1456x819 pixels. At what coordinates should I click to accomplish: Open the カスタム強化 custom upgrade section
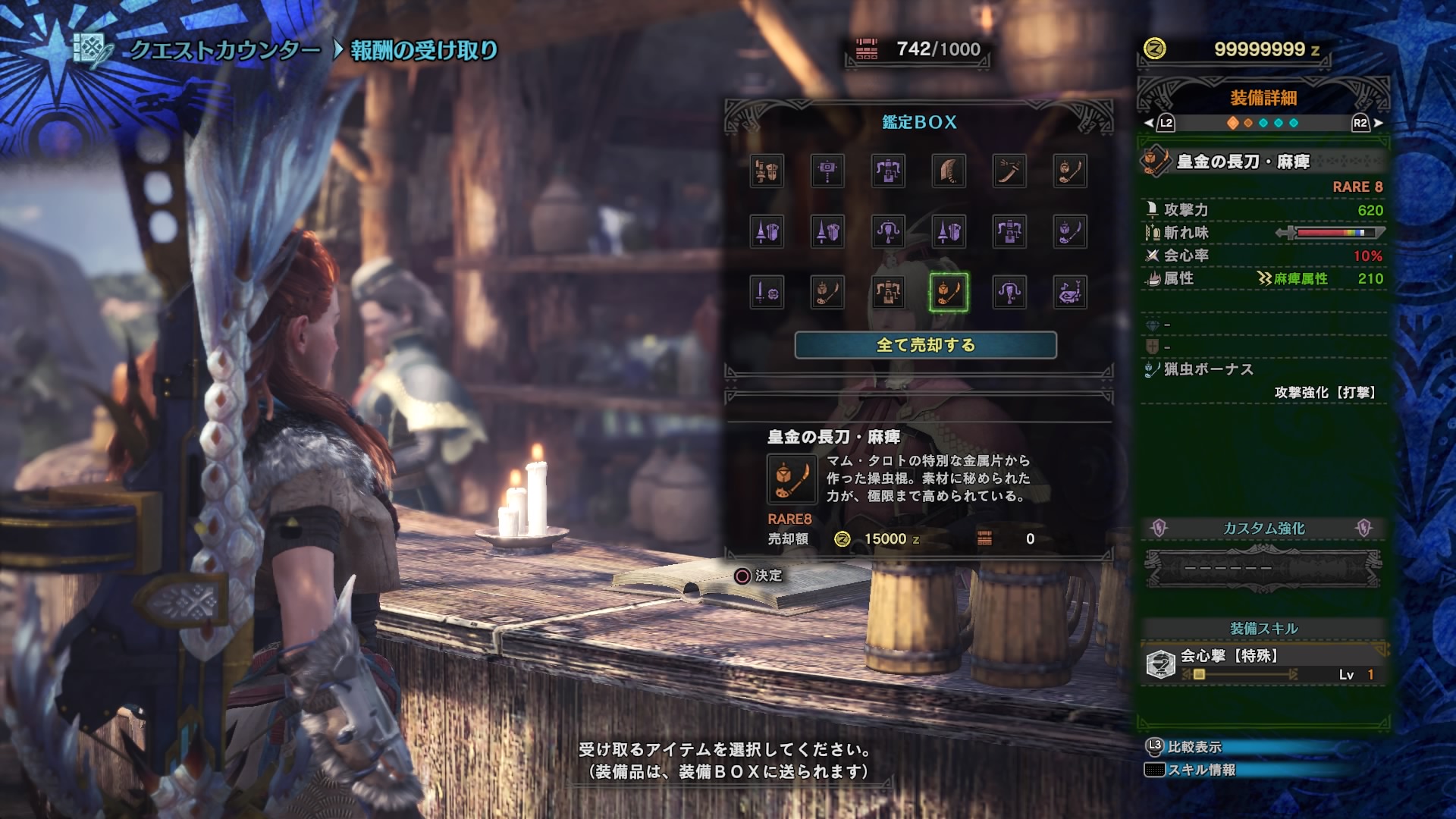1263,529
